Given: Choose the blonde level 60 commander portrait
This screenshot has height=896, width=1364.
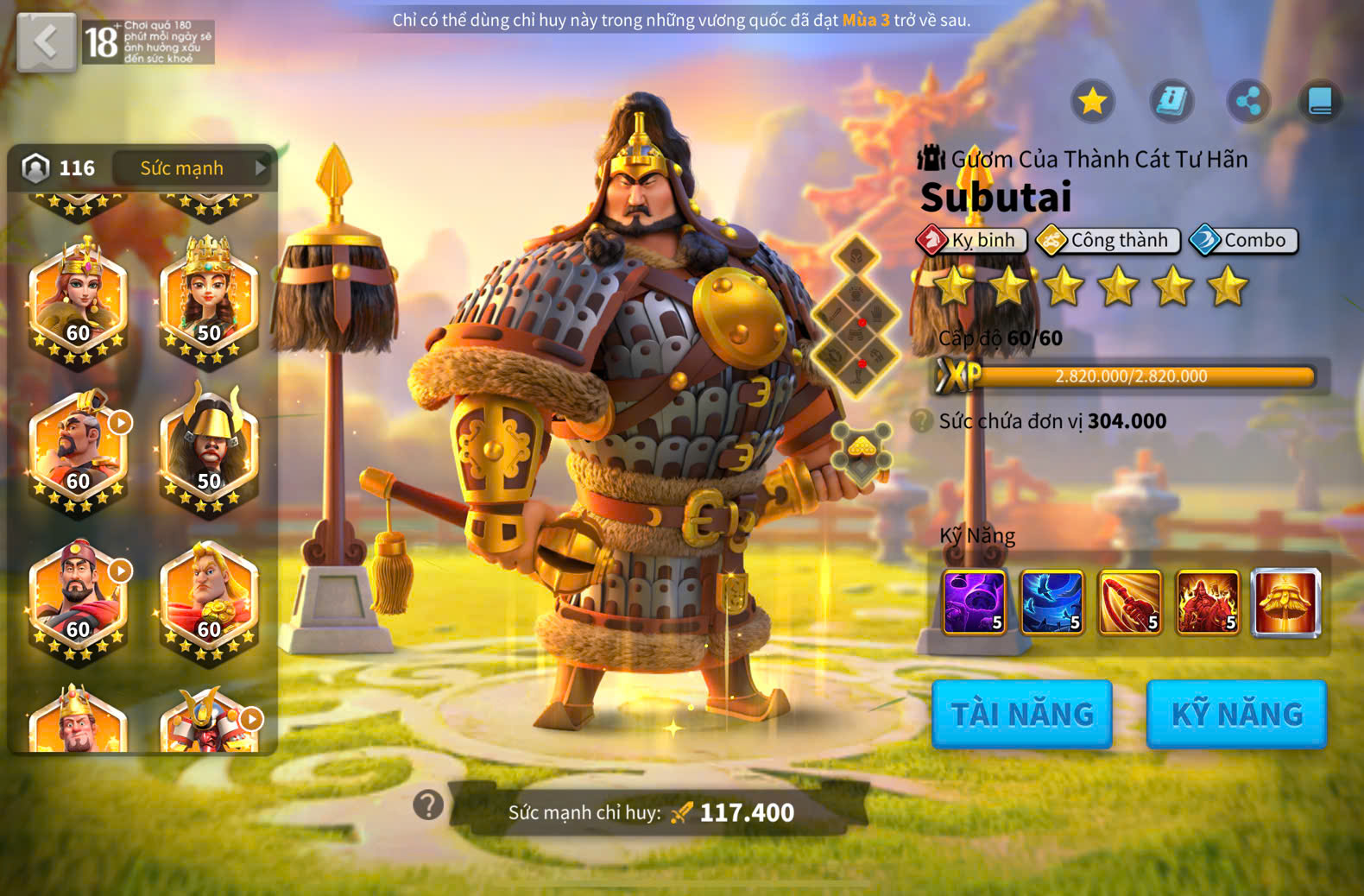Looking at the screenshot, I should tap(209, 597).
